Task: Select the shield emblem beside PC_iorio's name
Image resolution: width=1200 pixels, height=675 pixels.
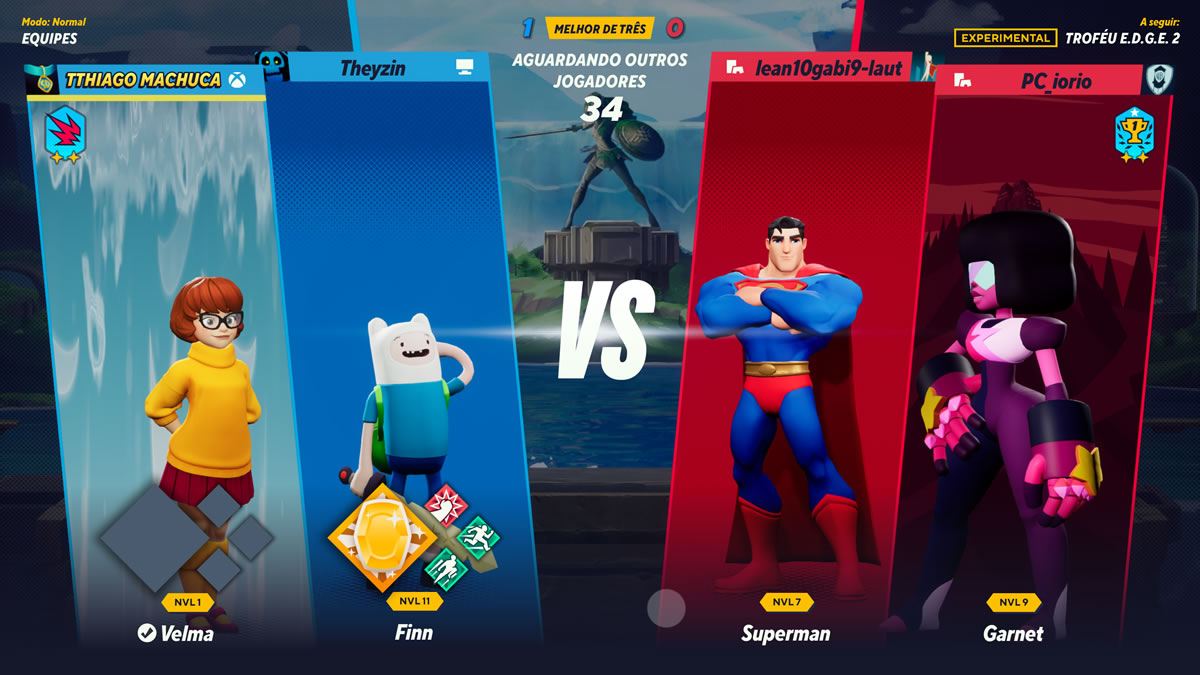Action: pos(1159,79)
